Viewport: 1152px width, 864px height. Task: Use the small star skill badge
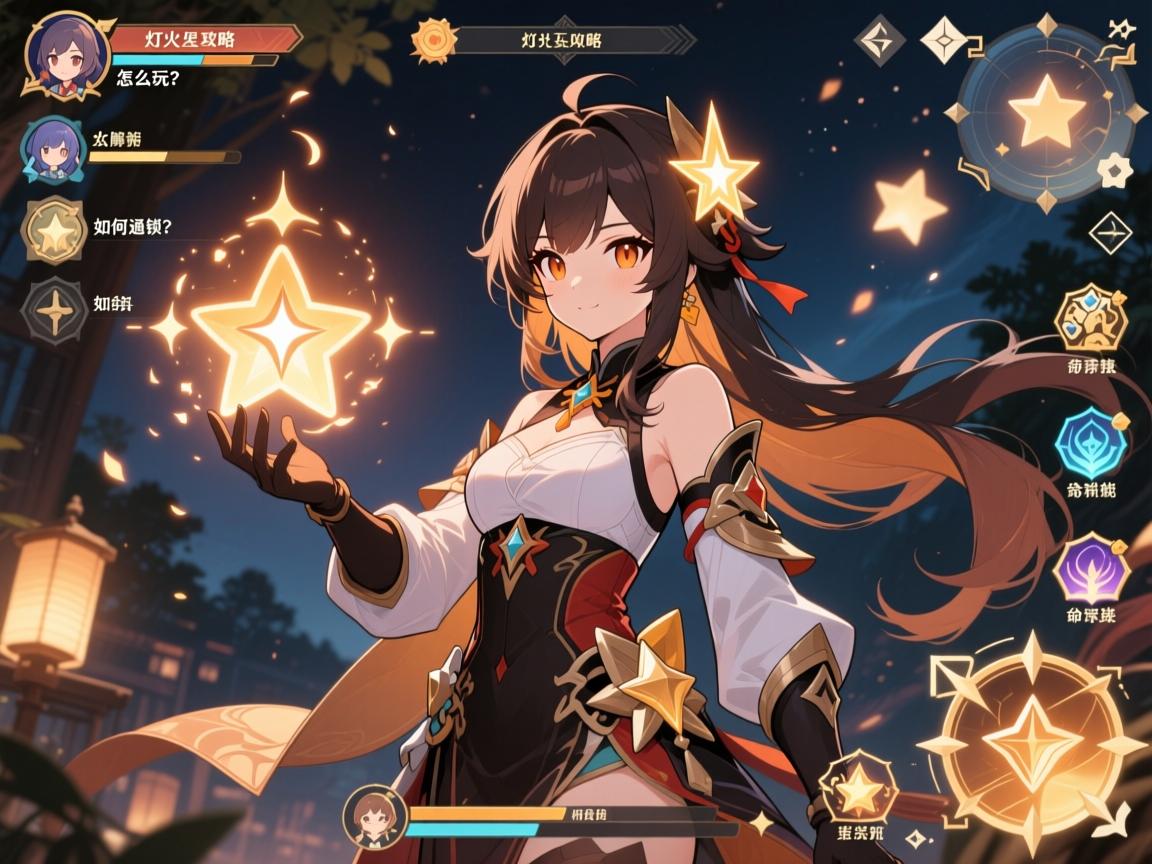(858, 793)
